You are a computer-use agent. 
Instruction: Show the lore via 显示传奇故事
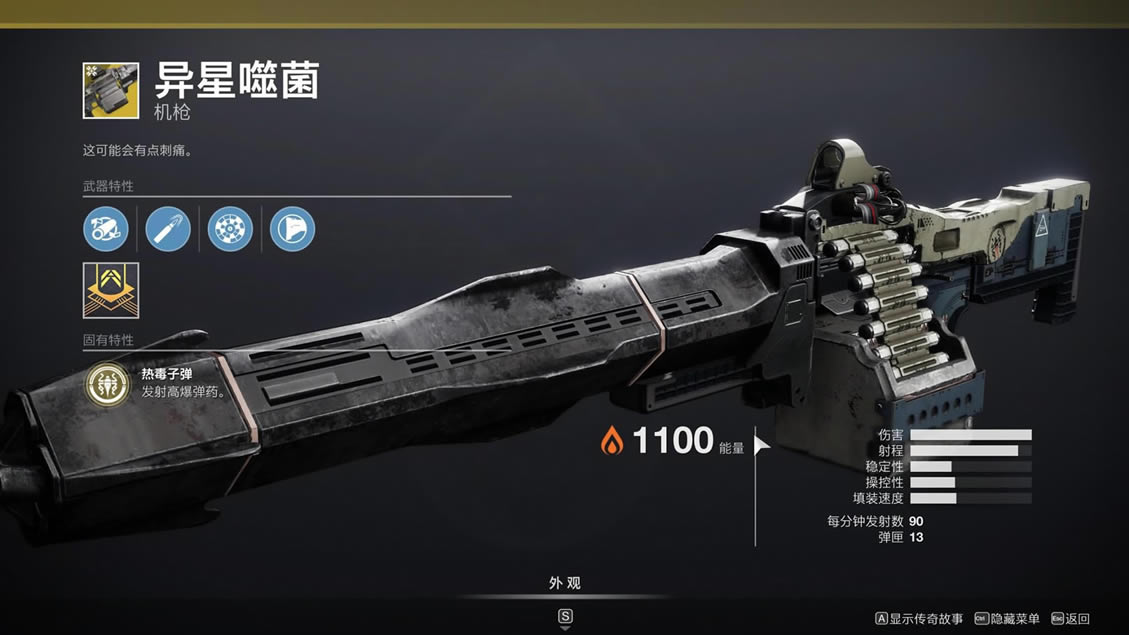(919, 619)
